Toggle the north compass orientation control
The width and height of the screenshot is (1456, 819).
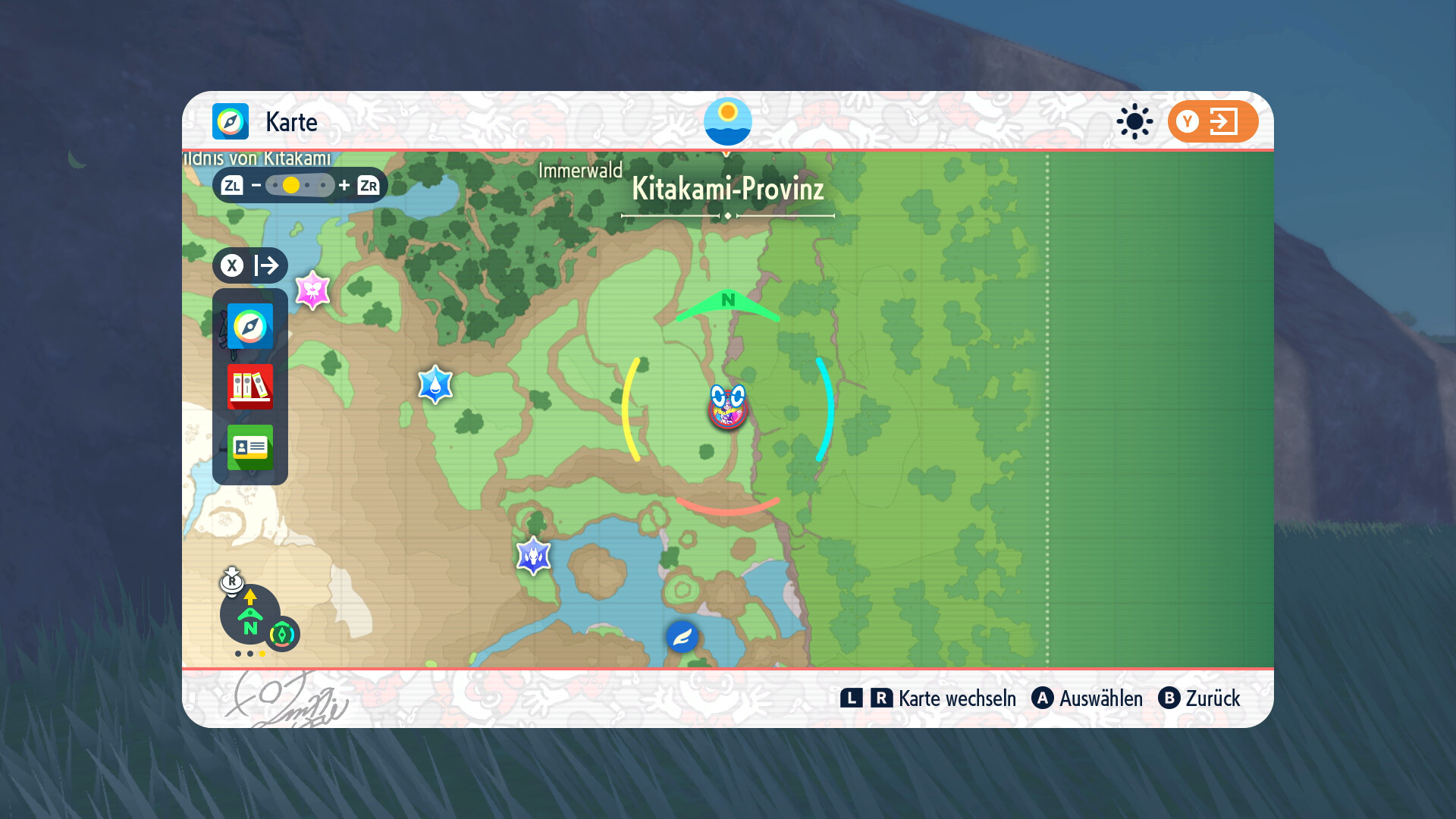250,614
